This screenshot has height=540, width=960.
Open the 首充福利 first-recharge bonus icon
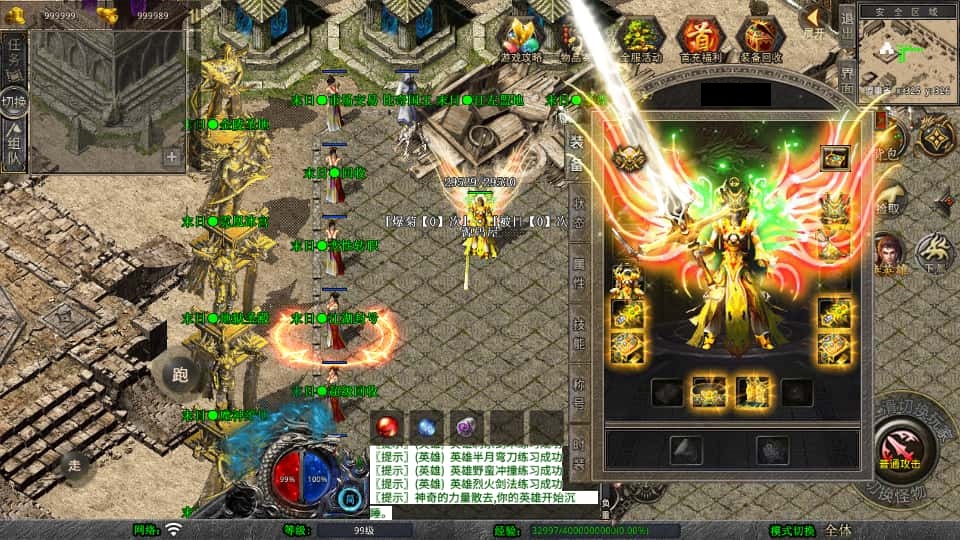700,40
